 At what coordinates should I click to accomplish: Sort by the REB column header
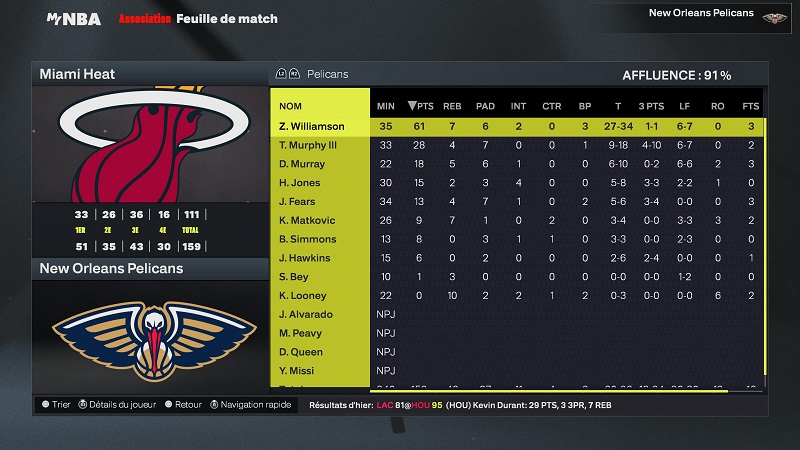coord(452,106)
